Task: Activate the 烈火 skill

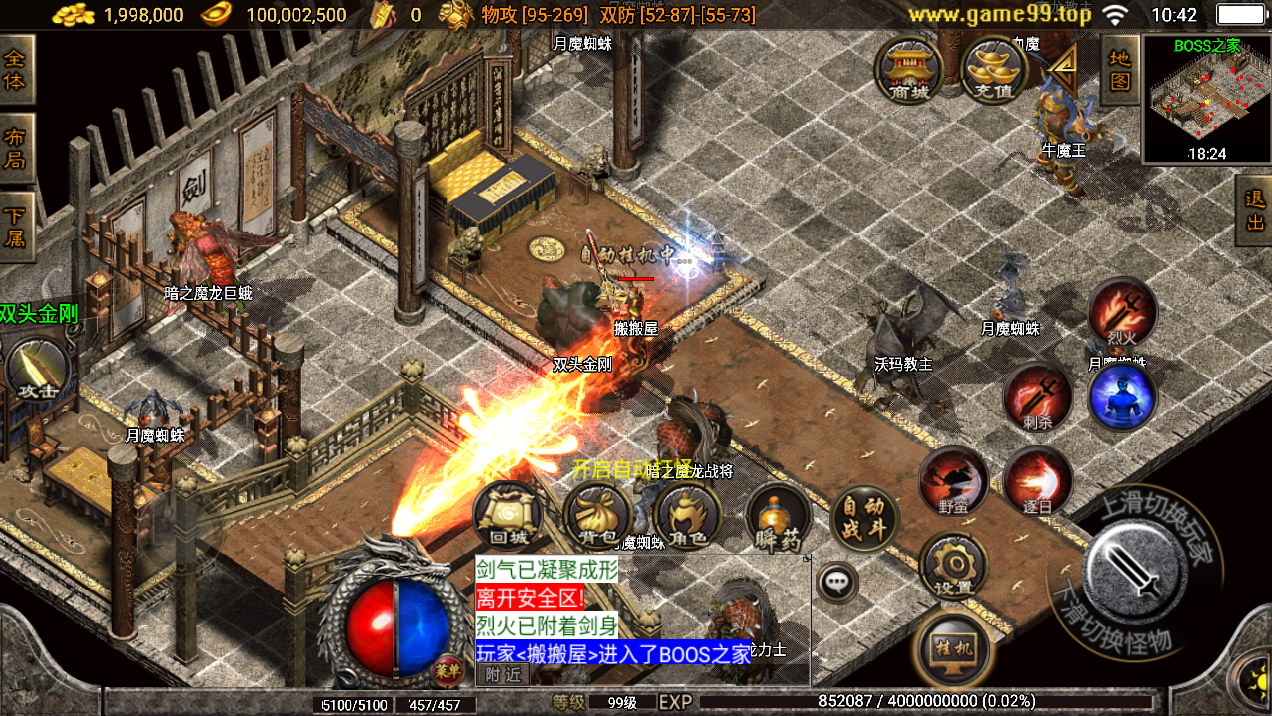Action: 1122,312
